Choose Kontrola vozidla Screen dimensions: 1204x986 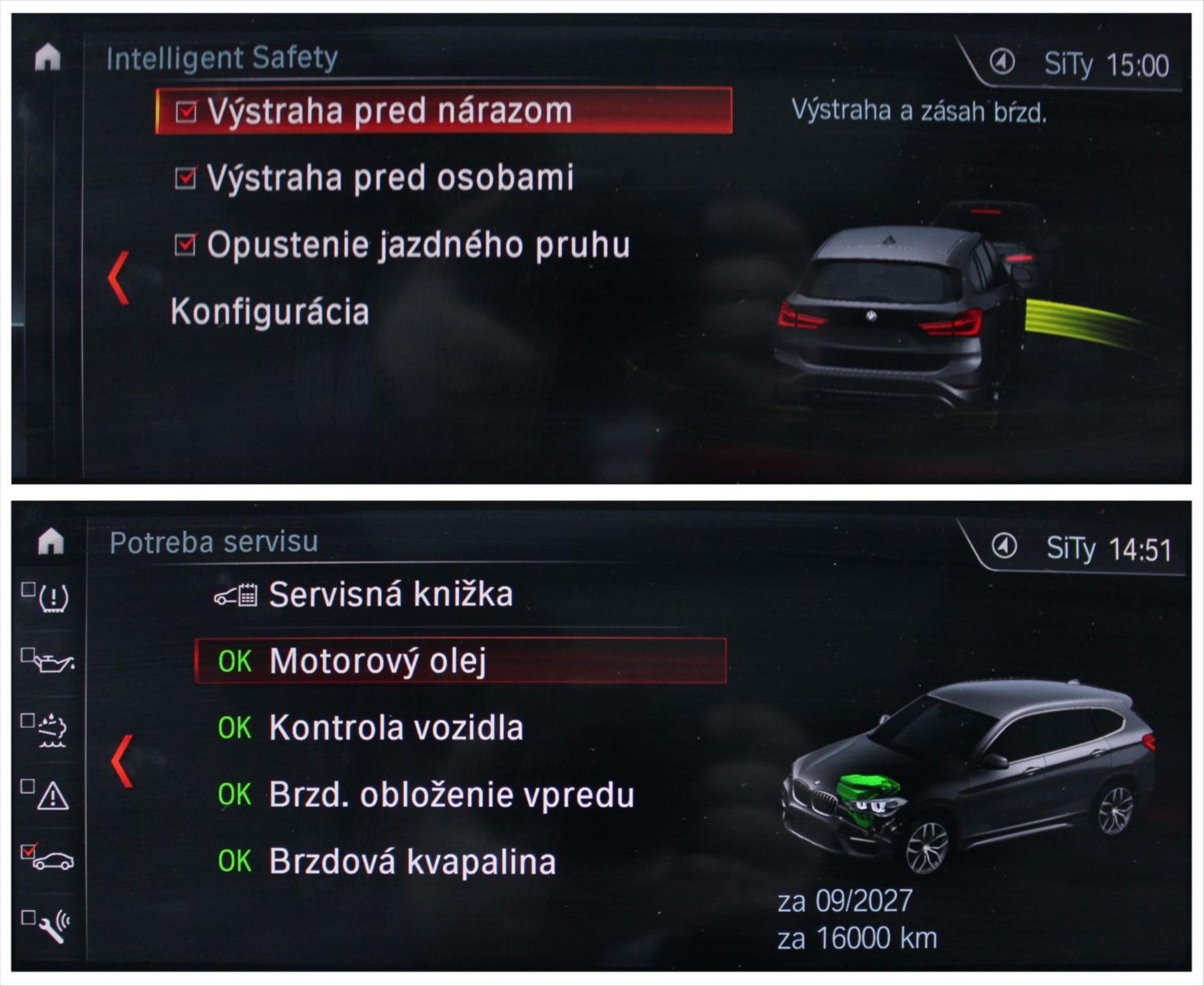(396, 728)
